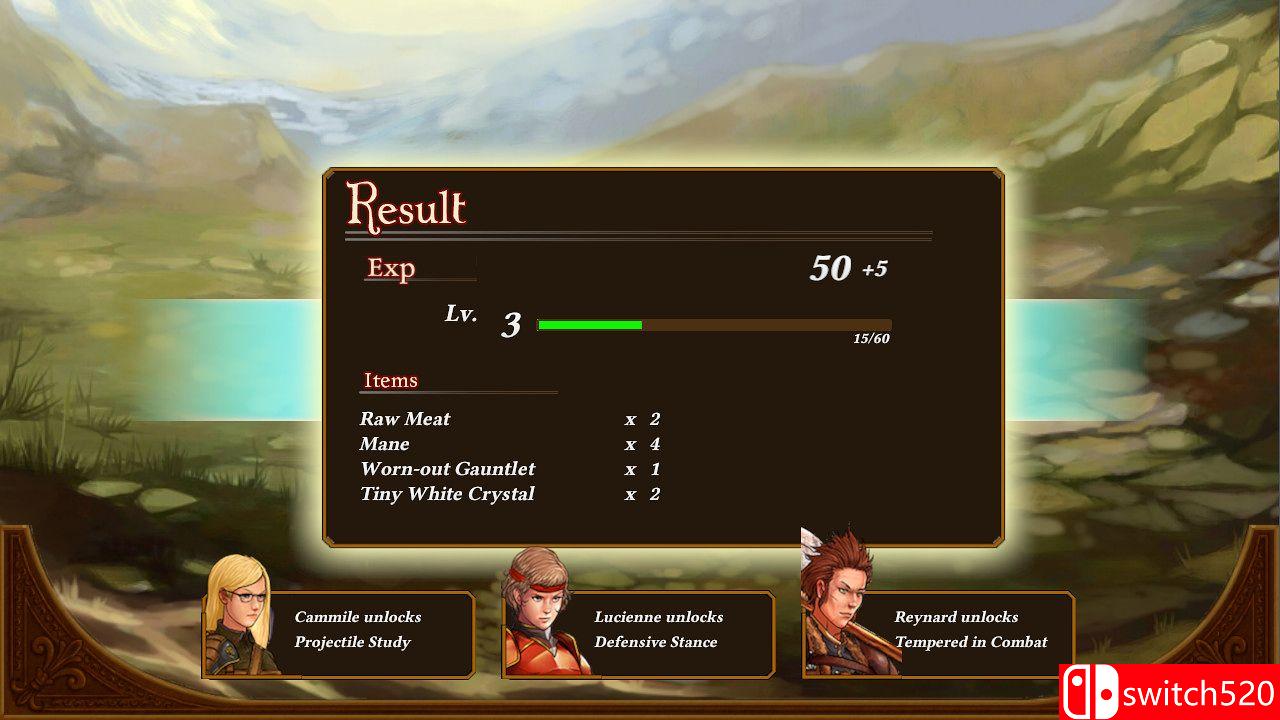This screenshot has height=720, width=1280.
Task: Click the Items section header
Action: click(390, 380)
